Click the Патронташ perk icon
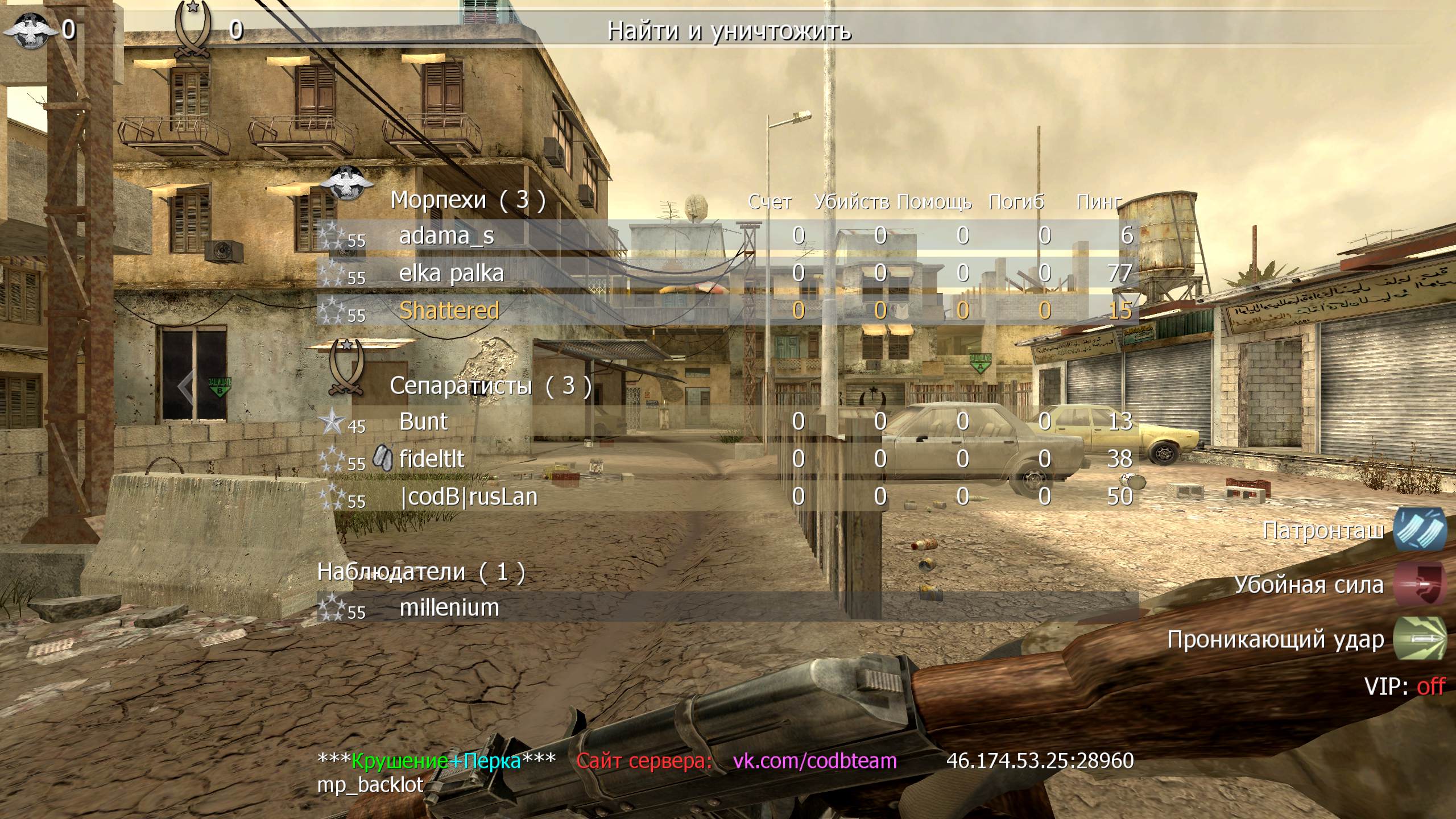Image resolution: width=1456 pixels, height=819 pixels. (x=1419, y=530)
